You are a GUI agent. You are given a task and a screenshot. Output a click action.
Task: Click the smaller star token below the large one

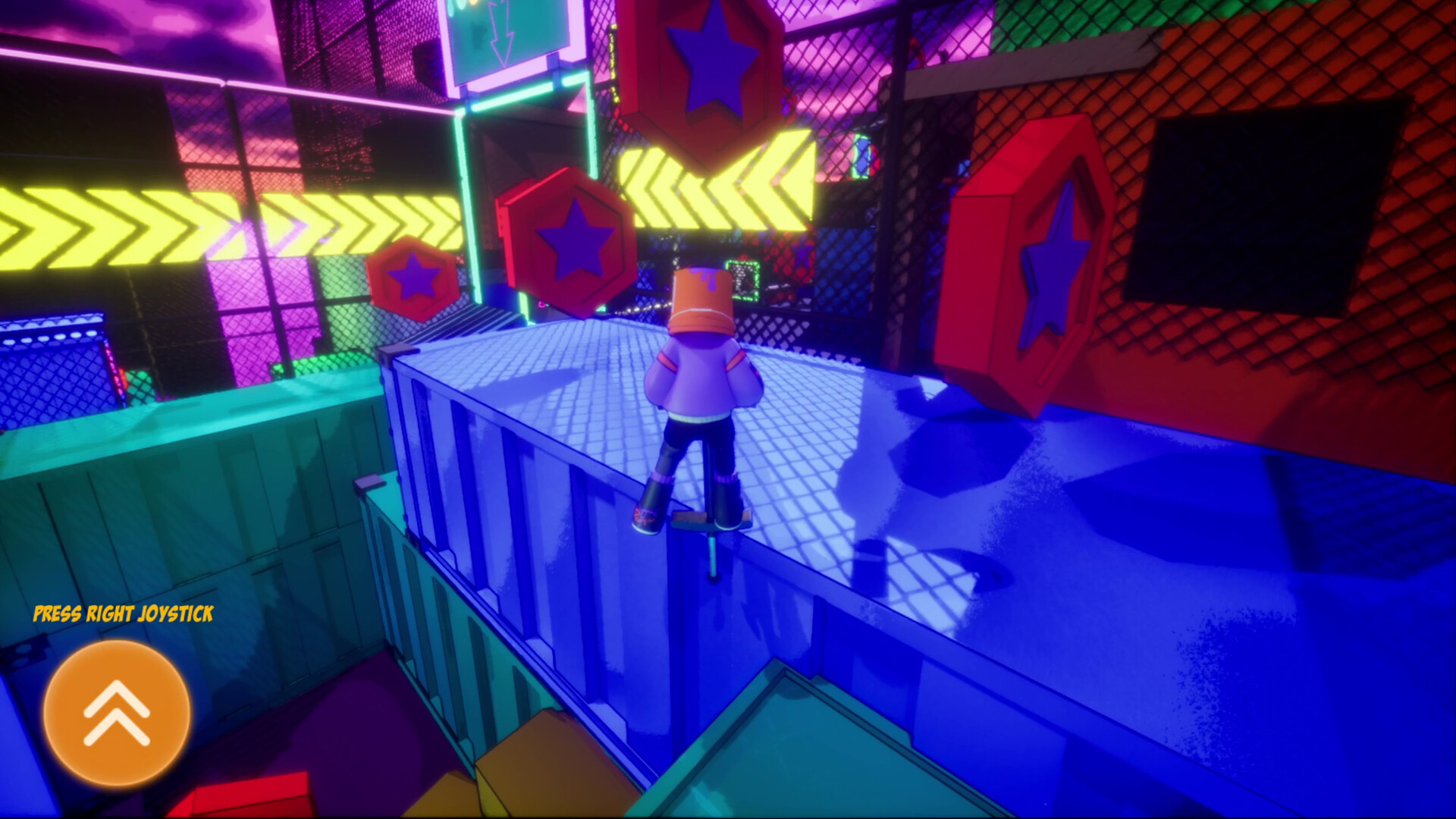coord(412,275)
